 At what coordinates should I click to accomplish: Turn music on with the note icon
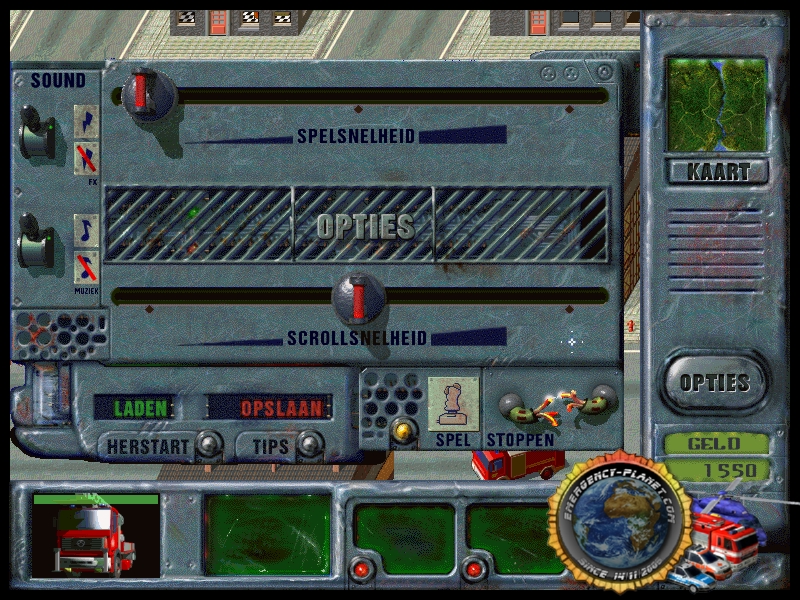pyautogui.click(x=87, y=230)
